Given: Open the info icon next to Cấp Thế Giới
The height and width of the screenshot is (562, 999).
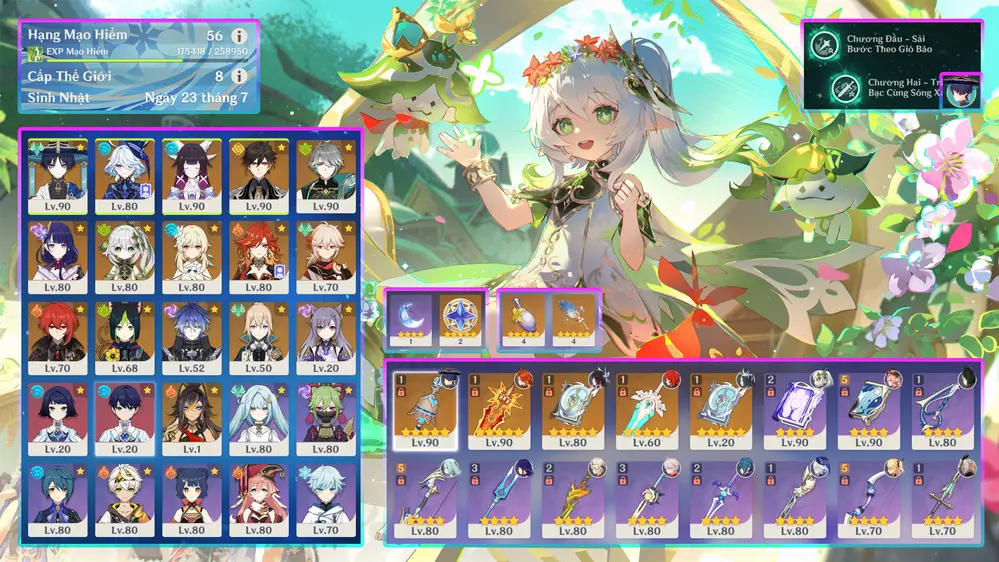Looking at the screenshot, I should [239, 76].
